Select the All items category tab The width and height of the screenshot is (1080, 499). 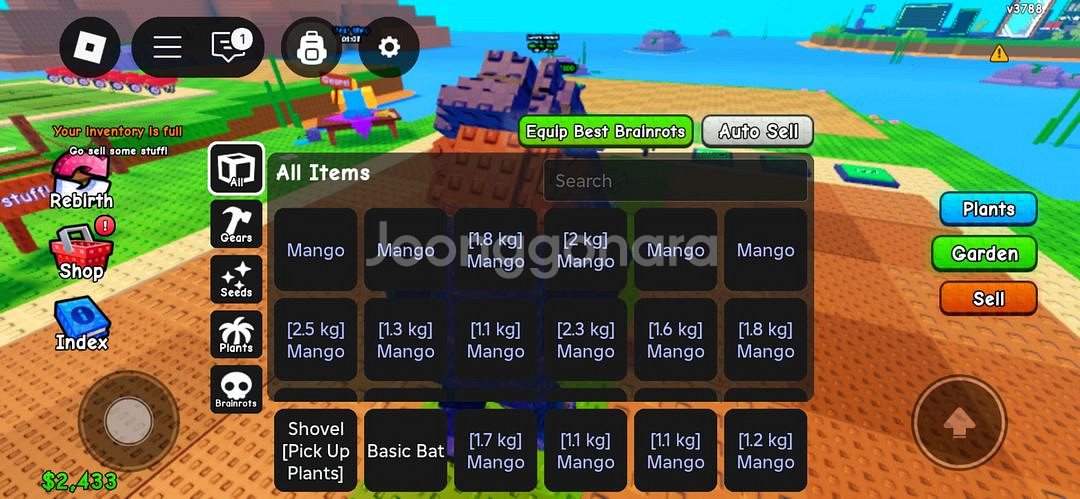pyautogui.click(x=237, y=168)
